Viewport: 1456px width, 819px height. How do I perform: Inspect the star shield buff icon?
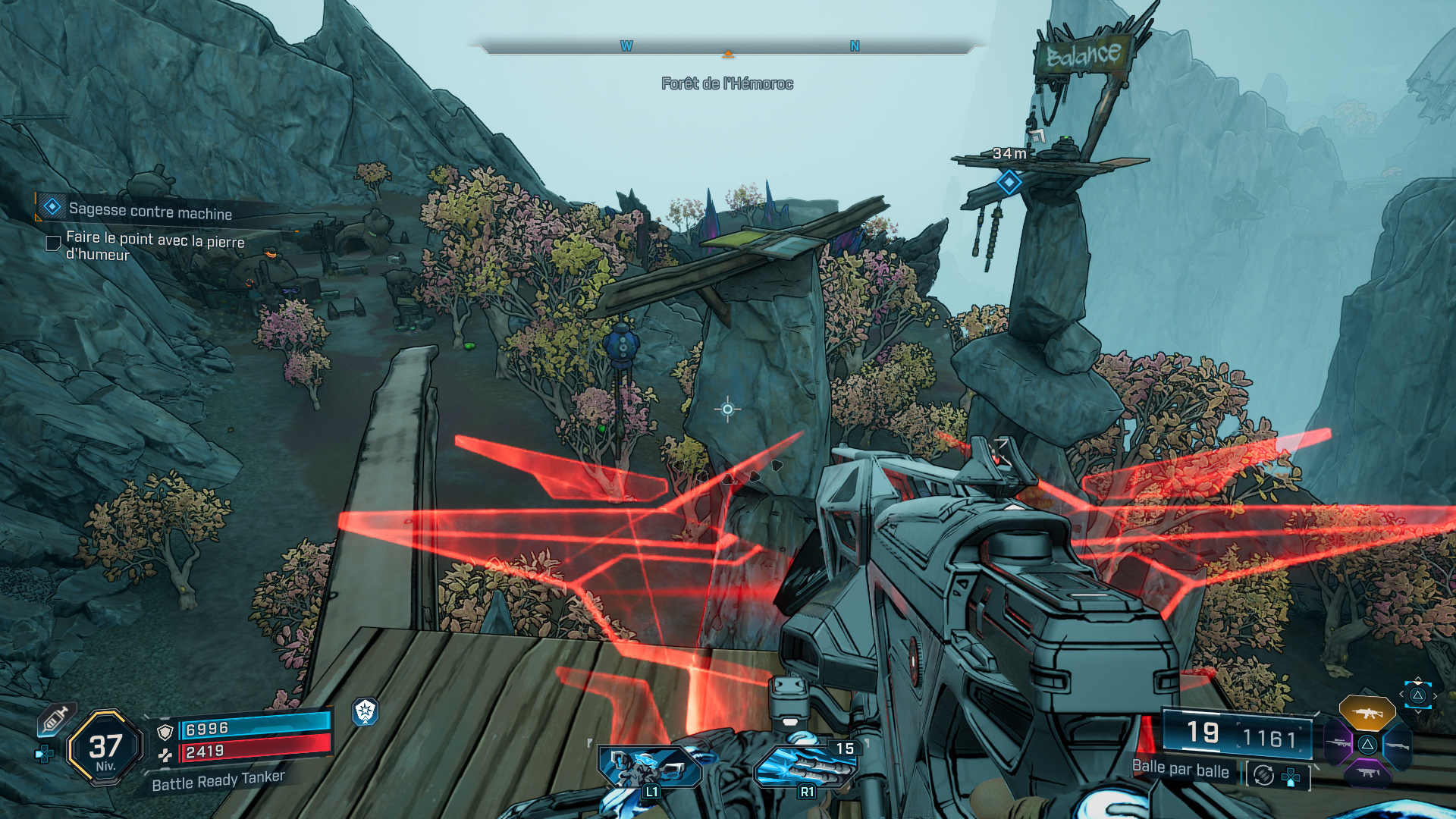pyautogui.click(x=366, y=711)
